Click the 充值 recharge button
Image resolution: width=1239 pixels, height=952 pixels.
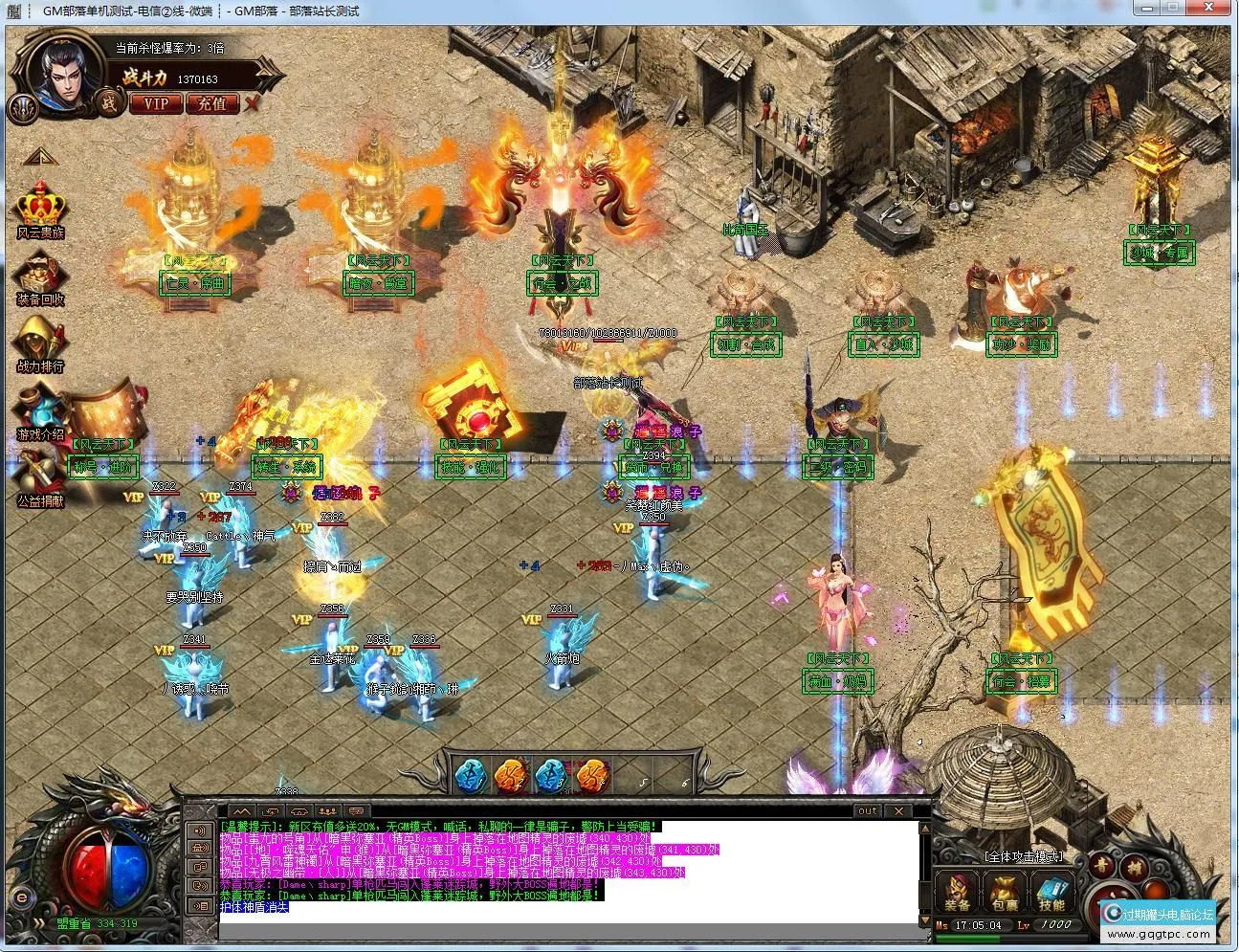[214, 104]
